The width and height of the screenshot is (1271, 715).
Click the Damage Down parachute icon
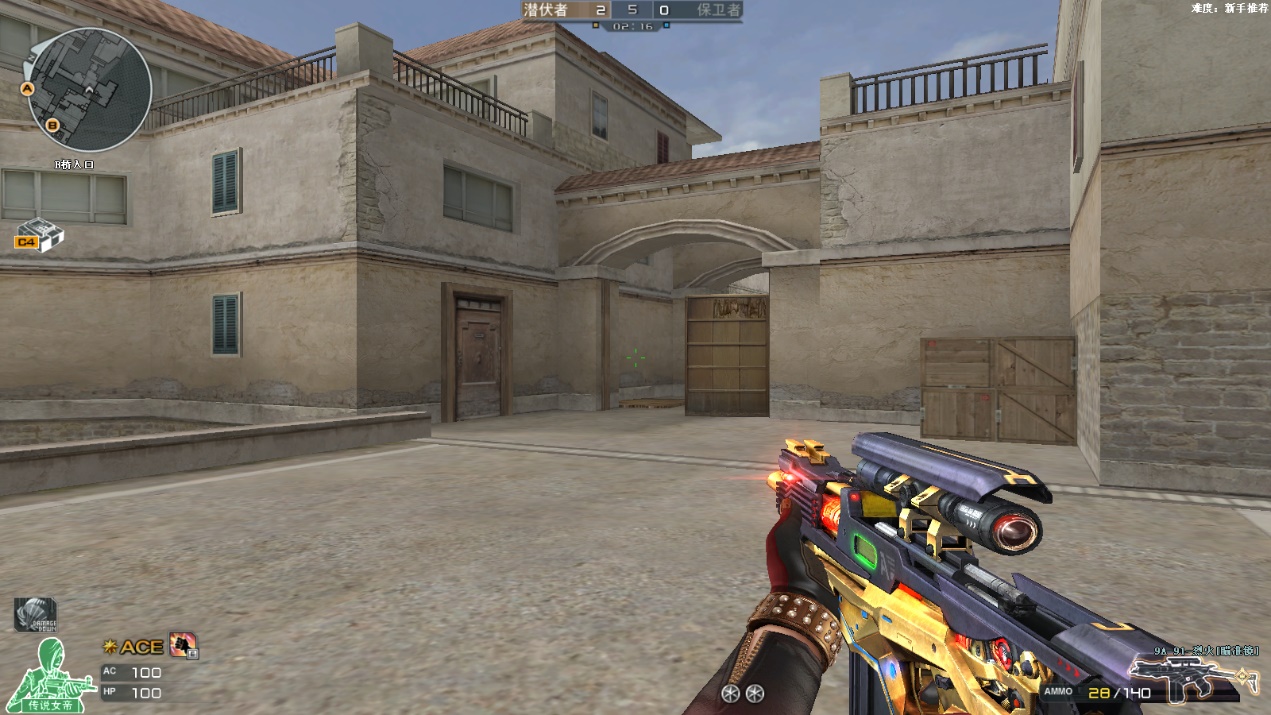click(35, 614)
